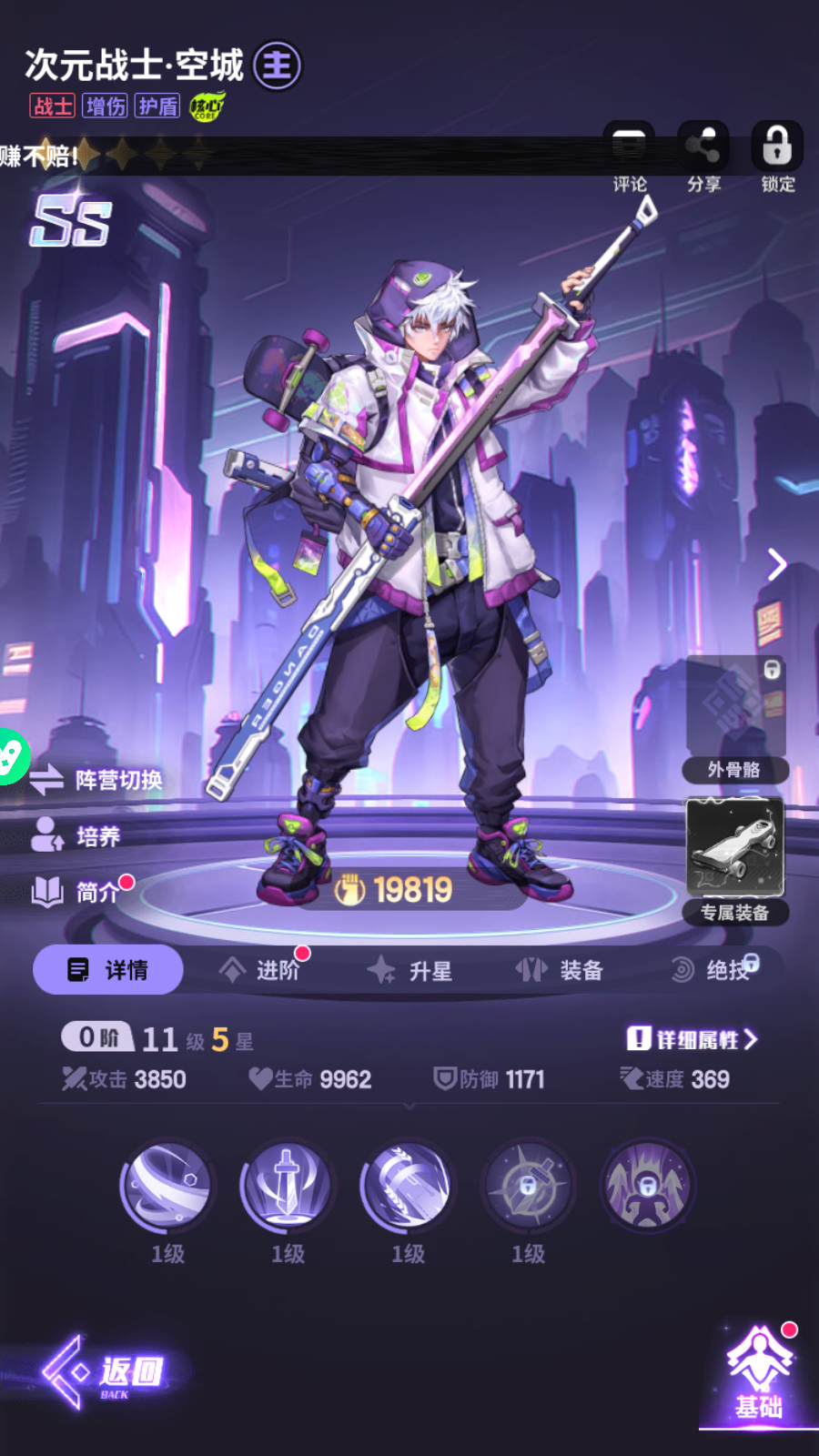The image size is (819, 1456).
Task: Open the 评论 comments button
Action: click(629, 156)
